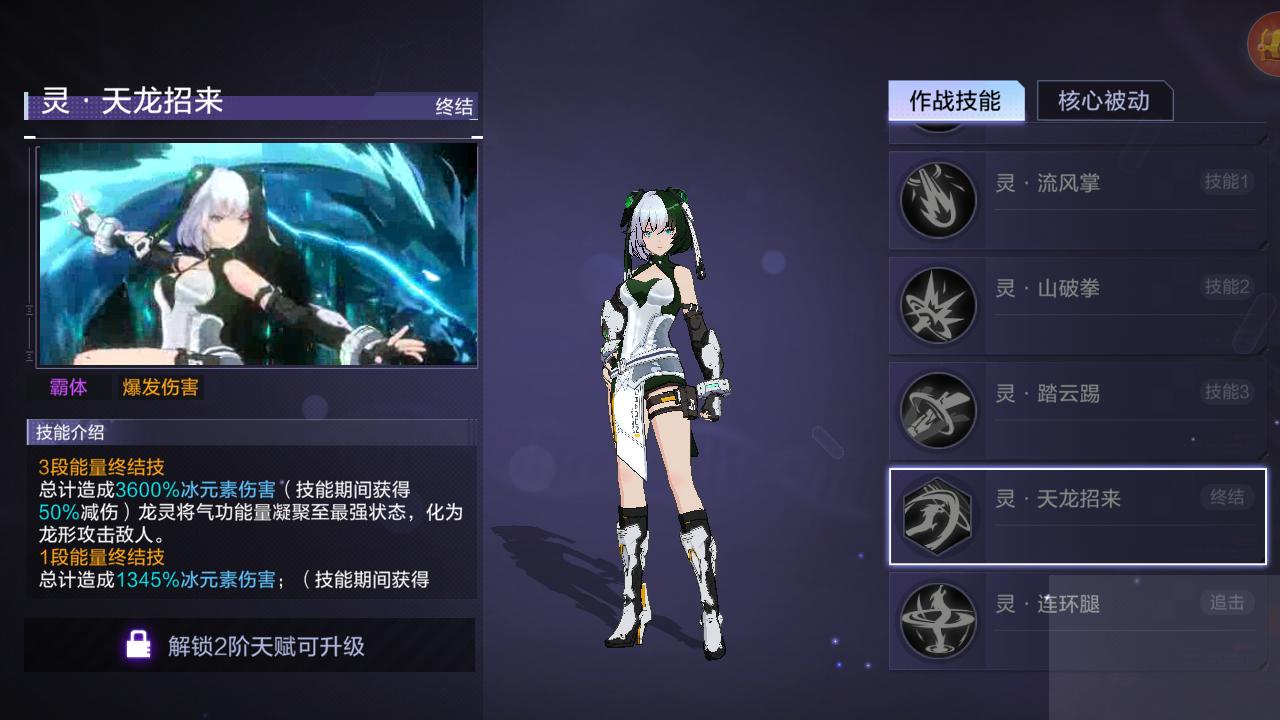Open the skill preview thumbnail

pyautogui.click(x=253, y=253)
